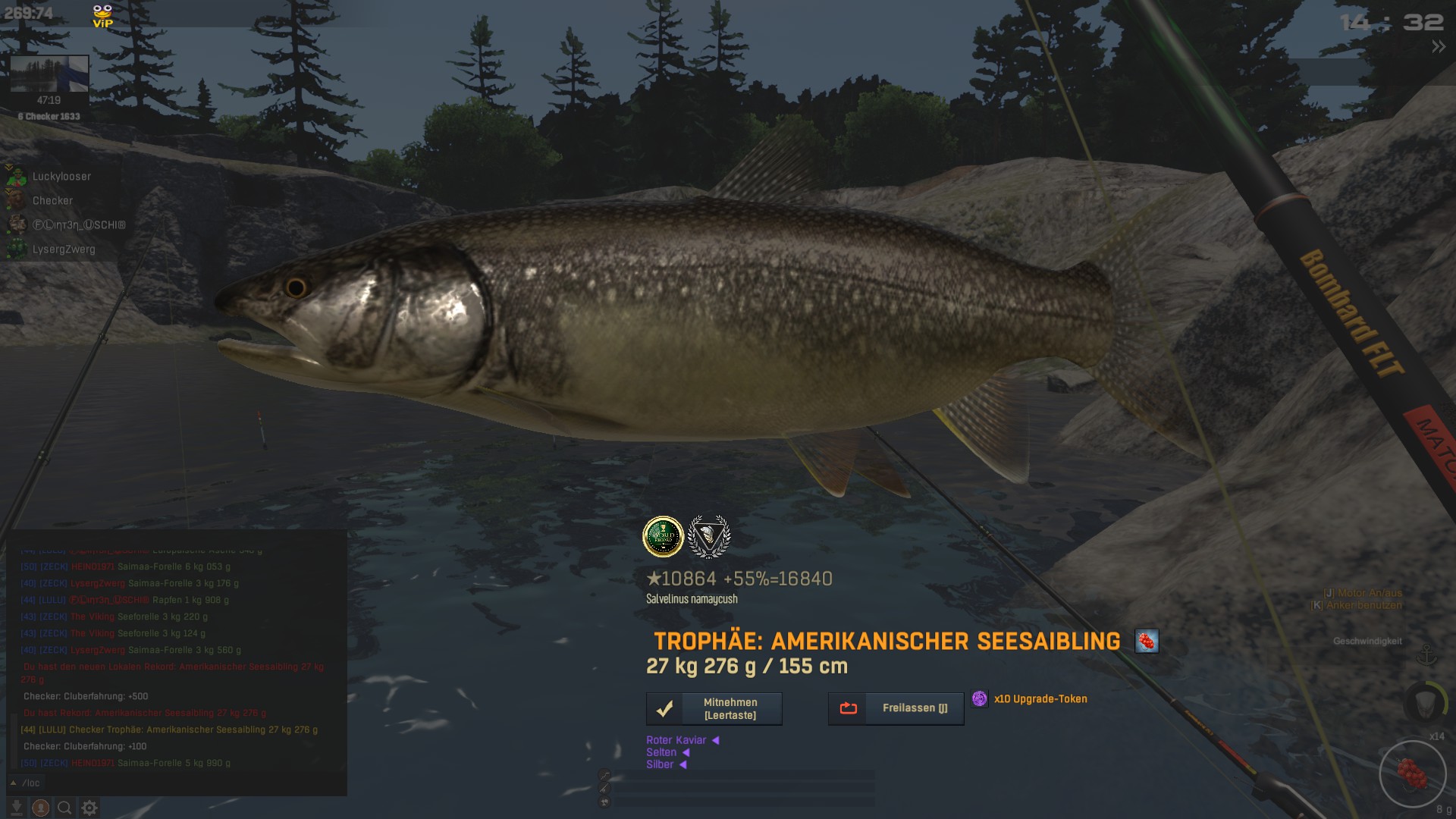Select player Checker in the player list

[x=52, y=201]
